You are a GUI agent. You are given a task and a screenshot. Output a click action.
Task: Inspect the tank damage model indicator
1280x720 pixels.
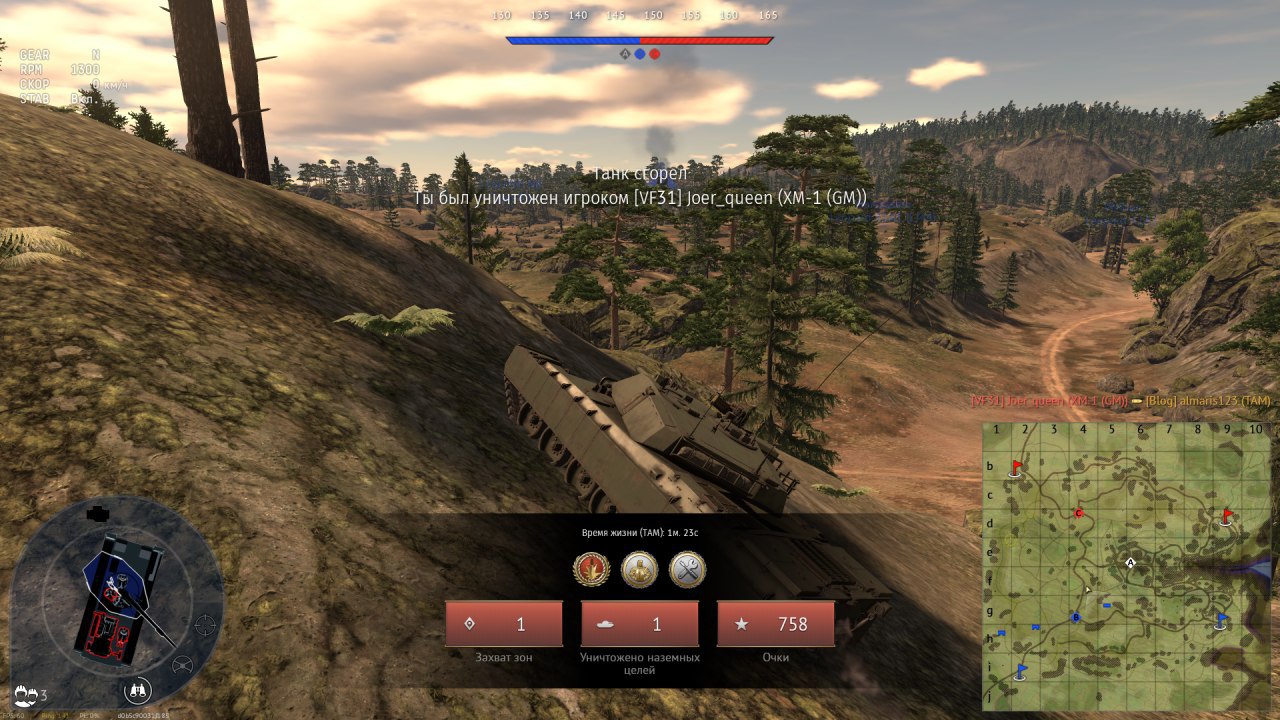[120, 598]
